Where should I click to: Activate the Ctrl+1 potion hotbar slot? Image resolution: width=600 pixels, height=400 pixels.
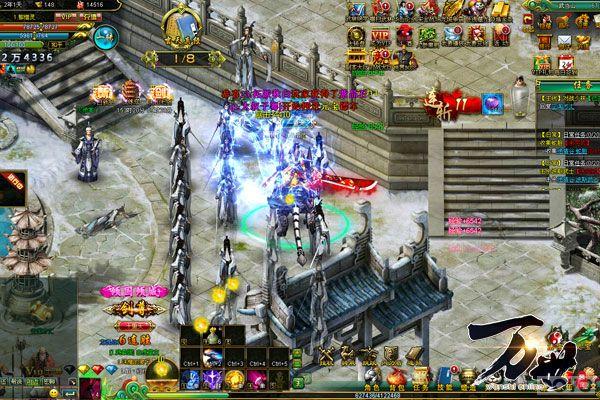[x=191, y=355]
